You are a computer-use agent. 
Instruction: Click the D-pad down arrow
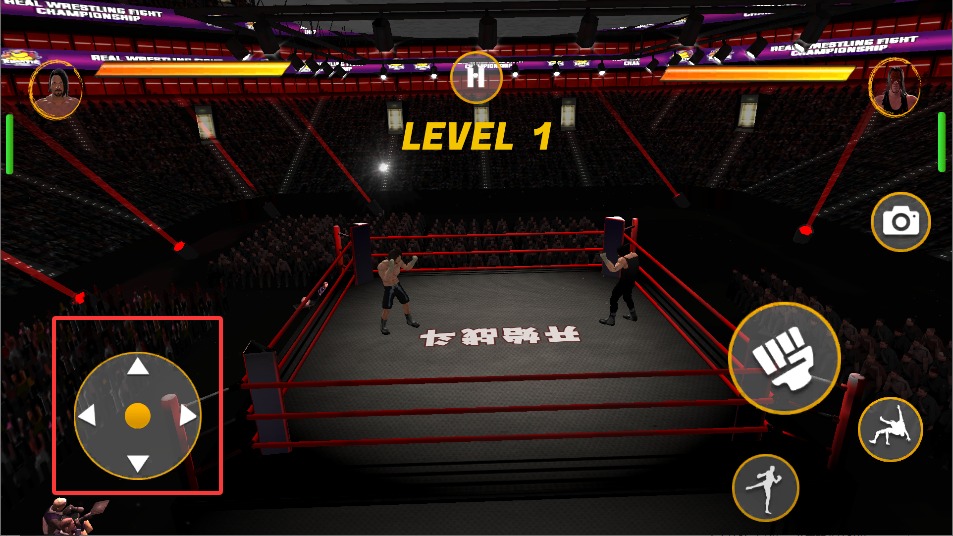(x=138, y=463)
